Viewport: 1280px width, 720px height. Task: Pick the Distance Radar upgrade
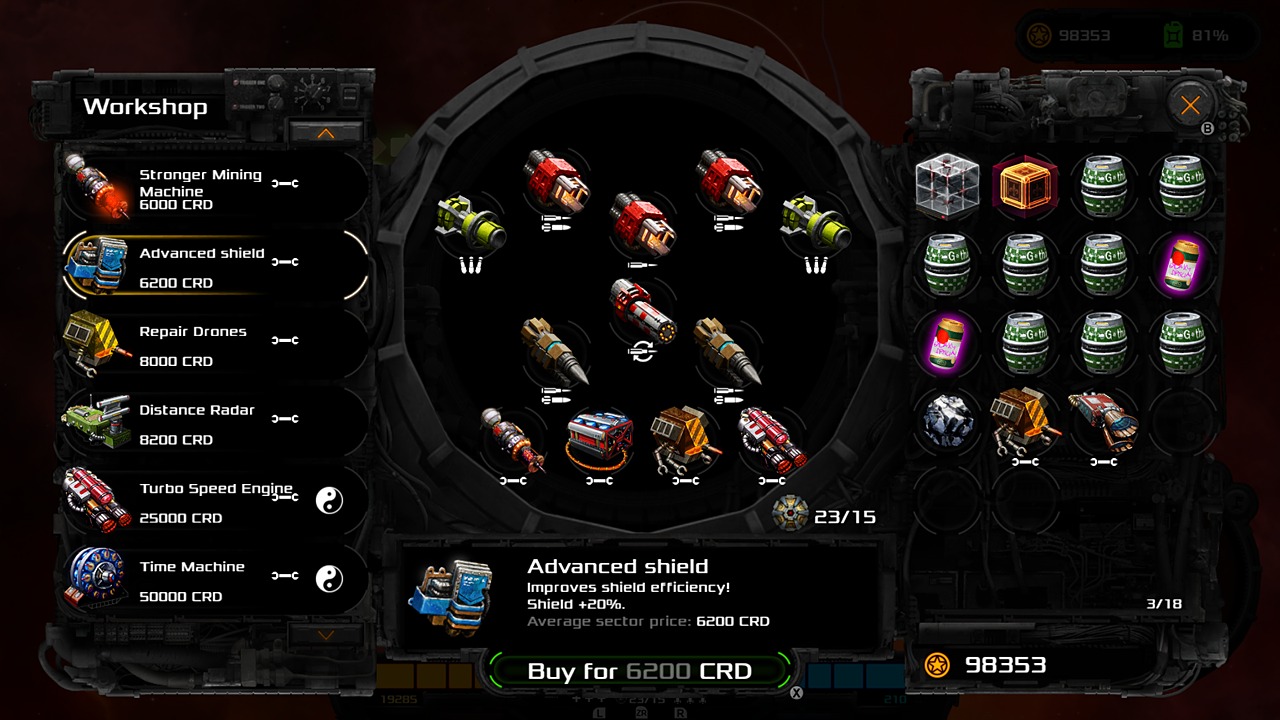[200, 423]
